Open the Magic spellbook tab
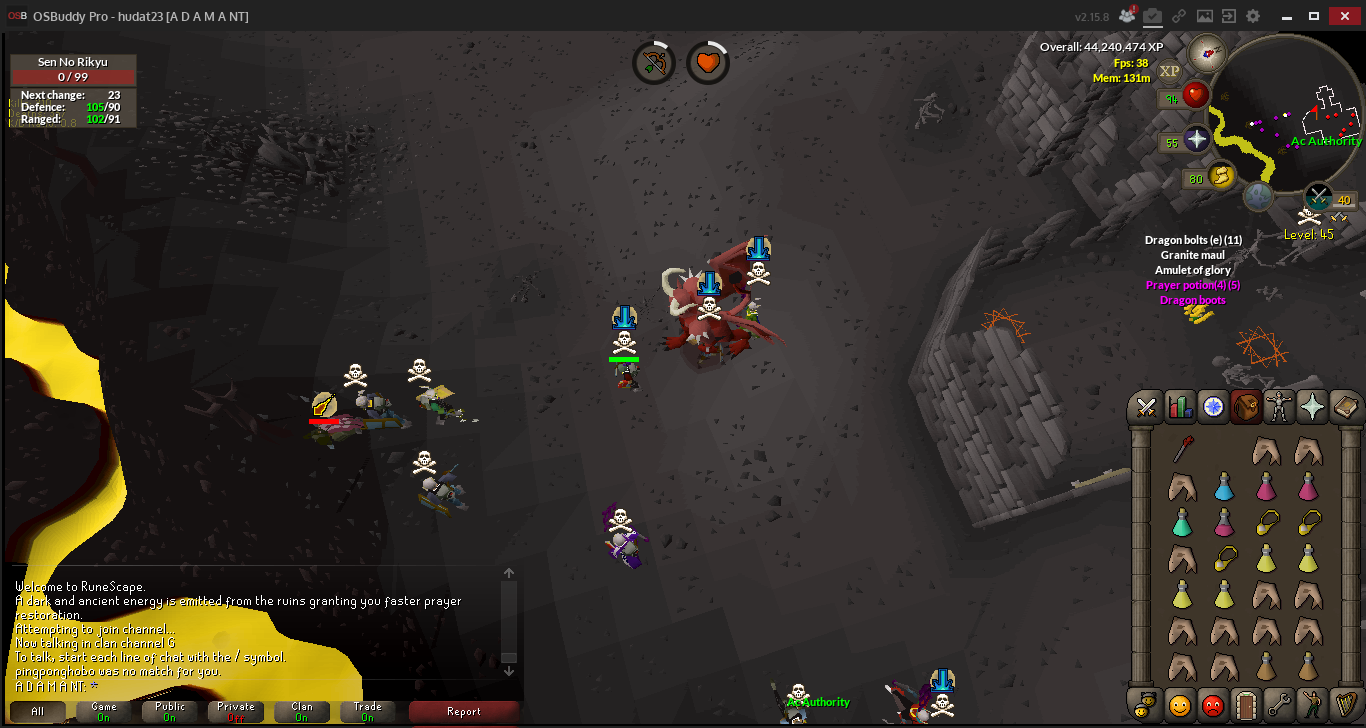The image size is (1366, 728). 1345,407
